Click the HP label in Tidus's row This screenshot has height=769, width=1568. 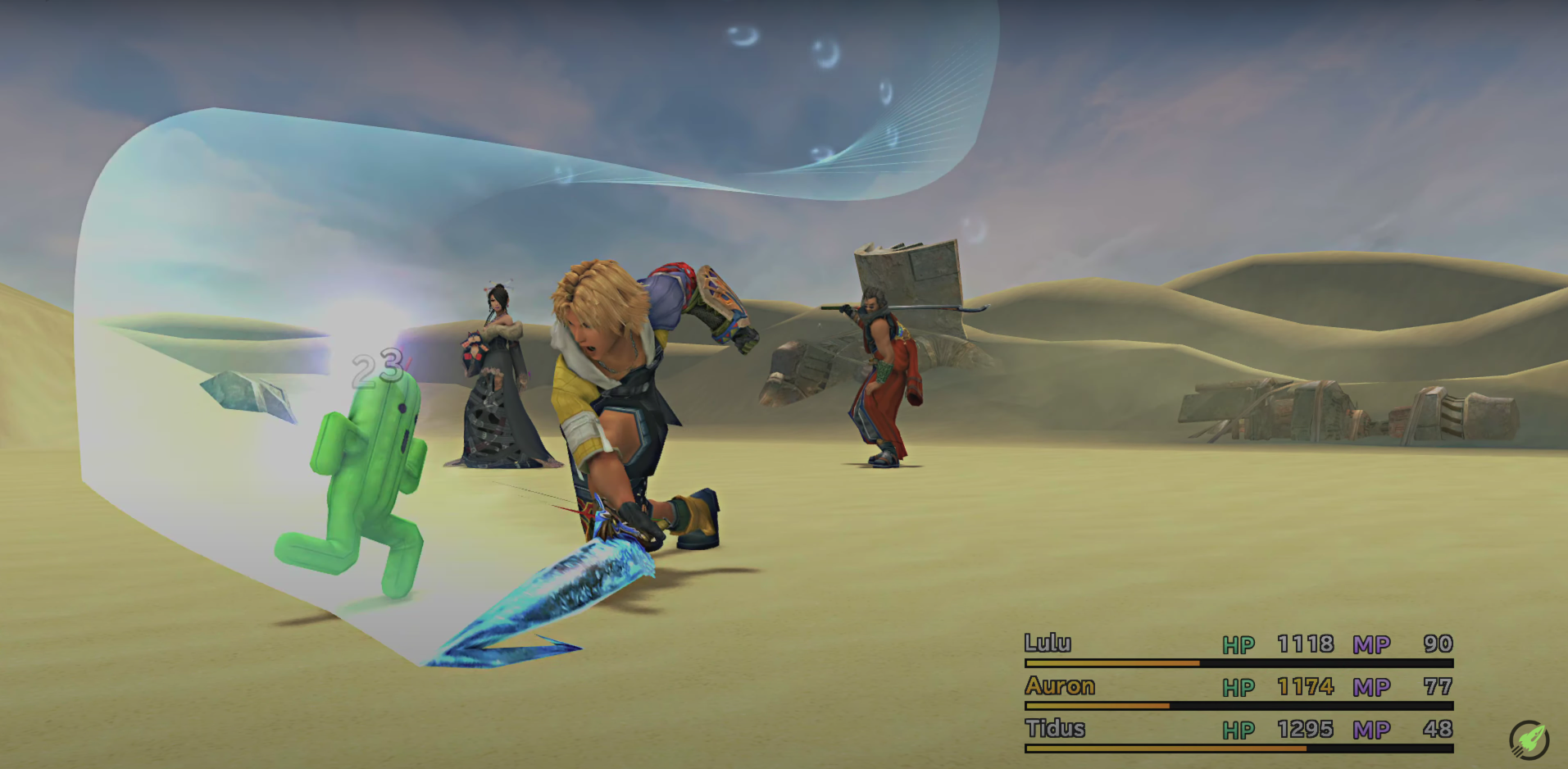point(1238,729)
